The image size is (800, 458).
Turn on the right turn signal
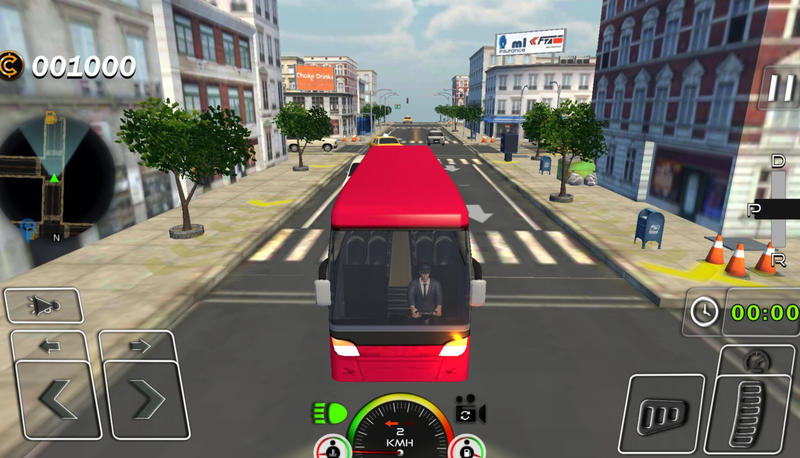click(139, 346)
